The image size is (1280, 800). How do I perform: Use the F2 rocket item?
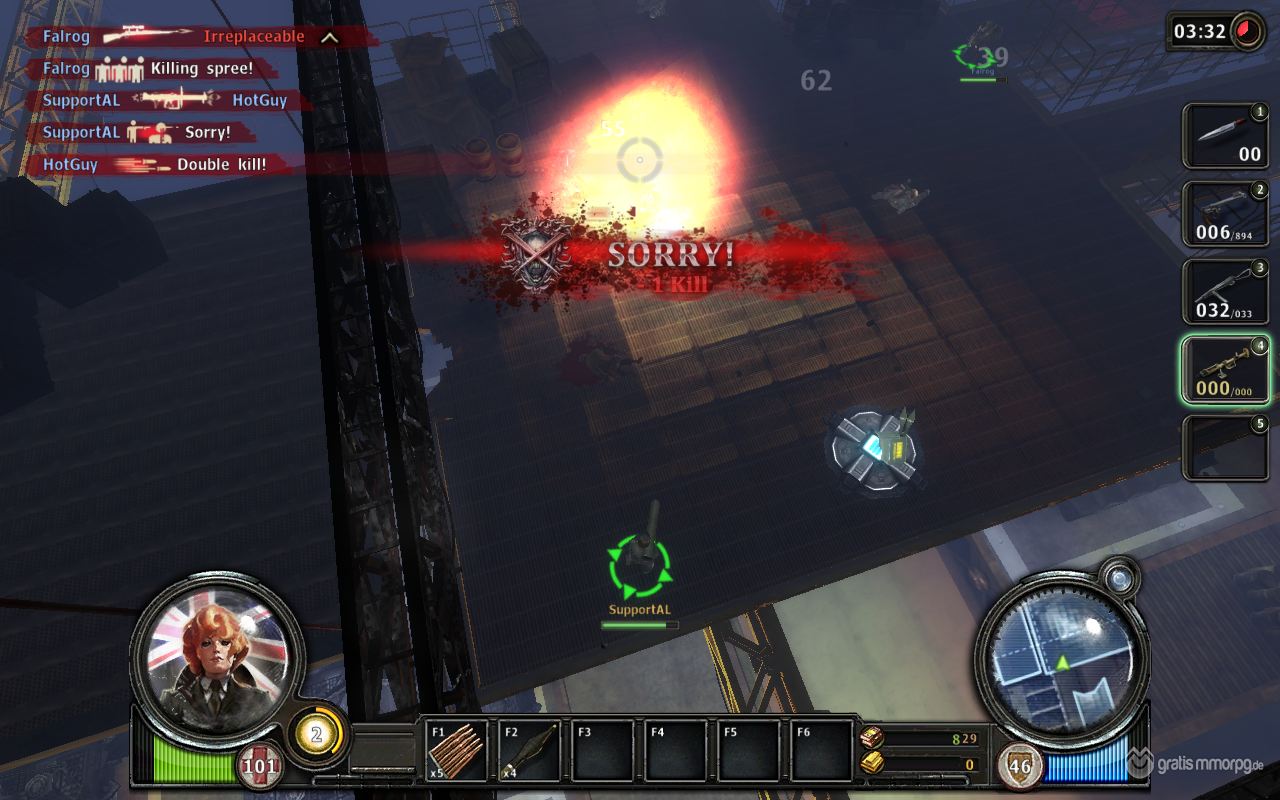click(x=529, y=751)
